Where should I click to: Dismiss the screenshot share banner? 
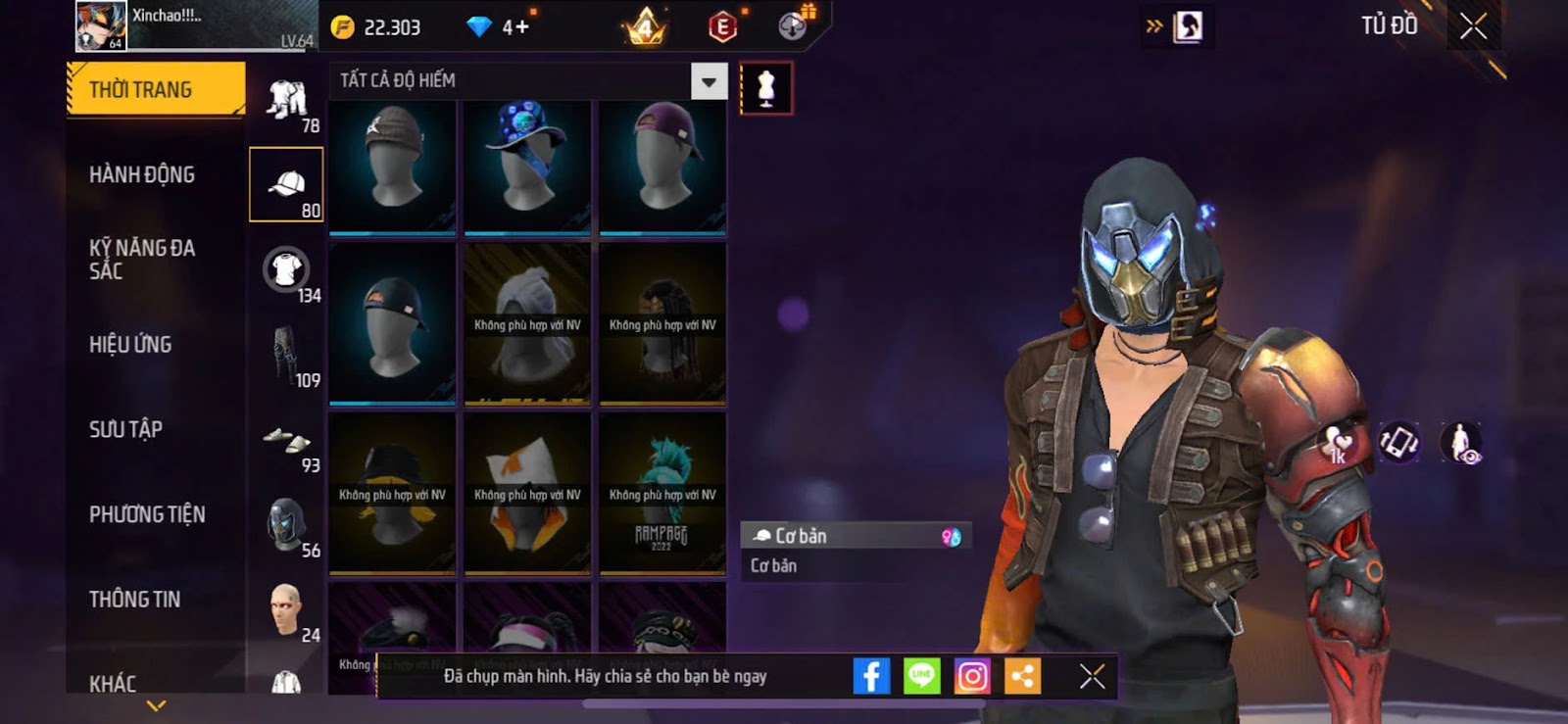pos(1092,676)
